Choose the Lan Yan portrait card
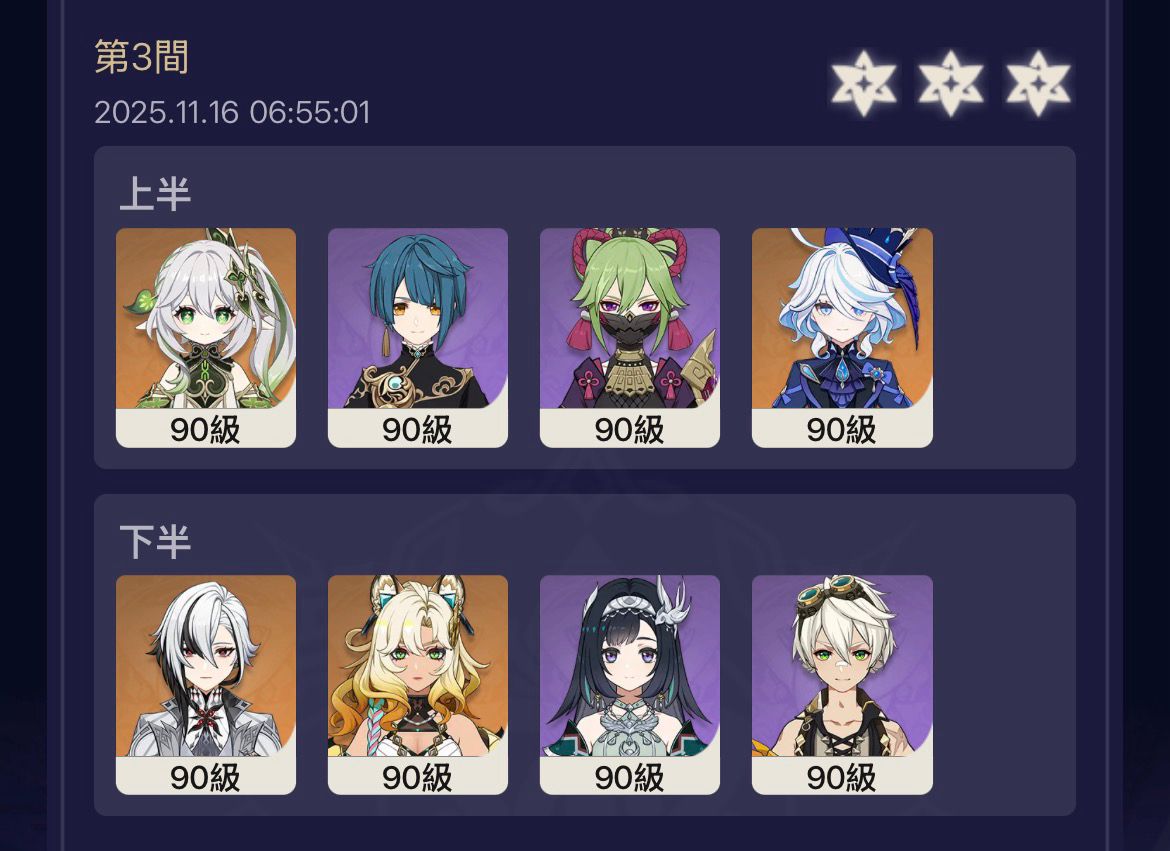The height and width of the screenshot is (851, 1170). [630, 684]
